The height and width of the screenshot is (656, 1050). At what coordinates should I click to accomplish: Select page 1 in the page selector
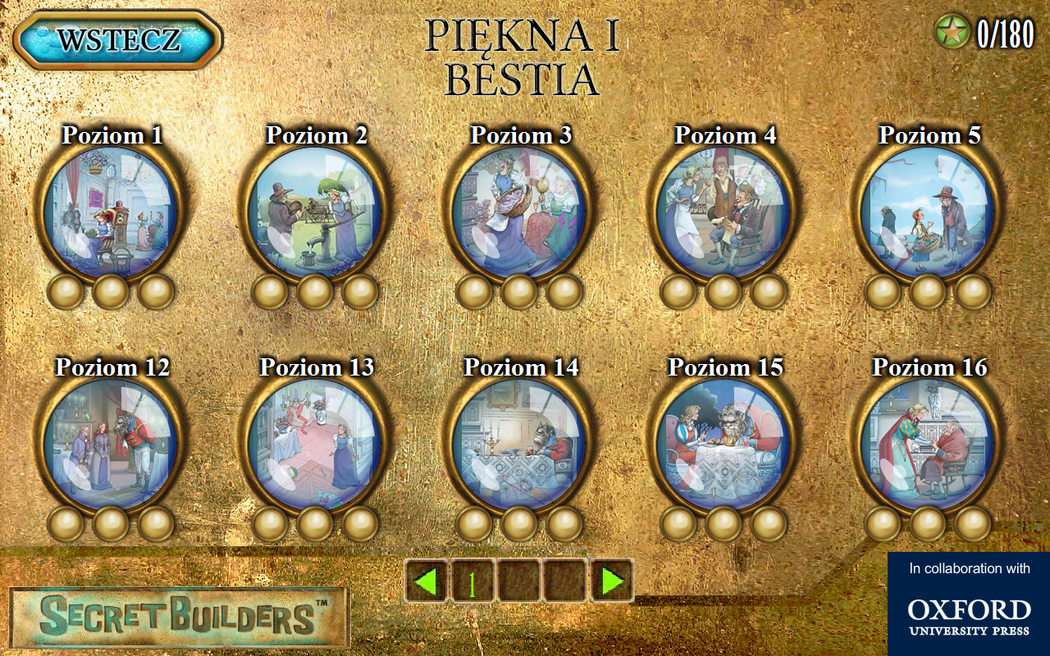(473, 581)
